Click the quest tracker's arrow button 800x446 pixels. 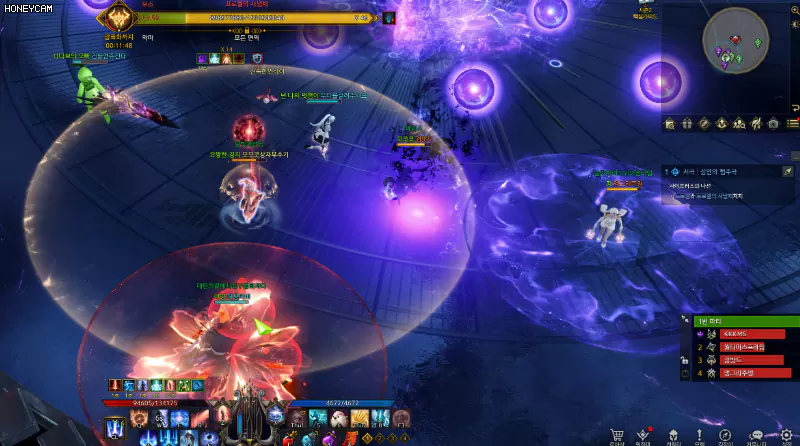pyautogui.click(x=788, y=172)
